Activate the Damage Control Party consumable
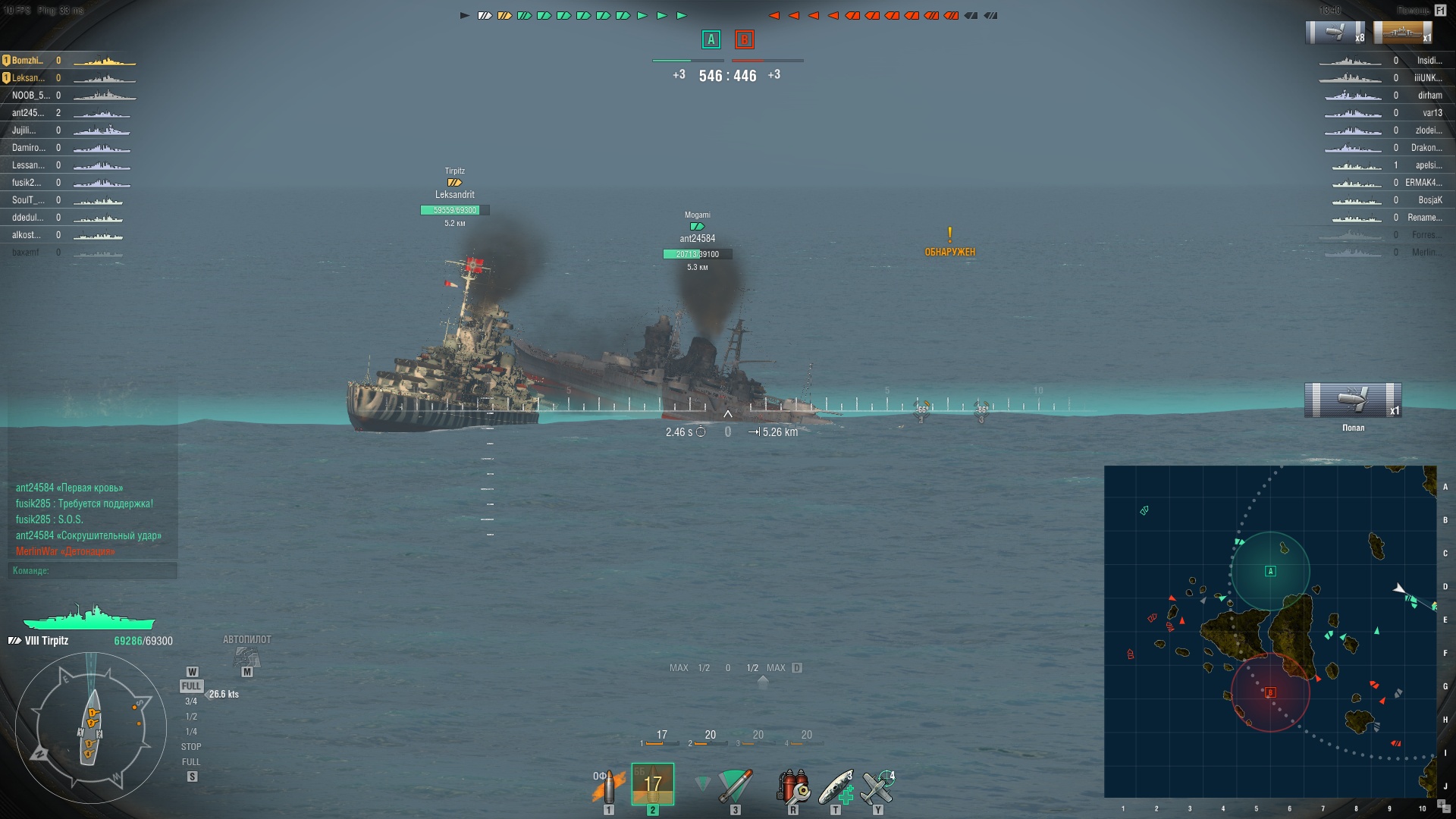 pyautogui.click(x=792, y=786)
